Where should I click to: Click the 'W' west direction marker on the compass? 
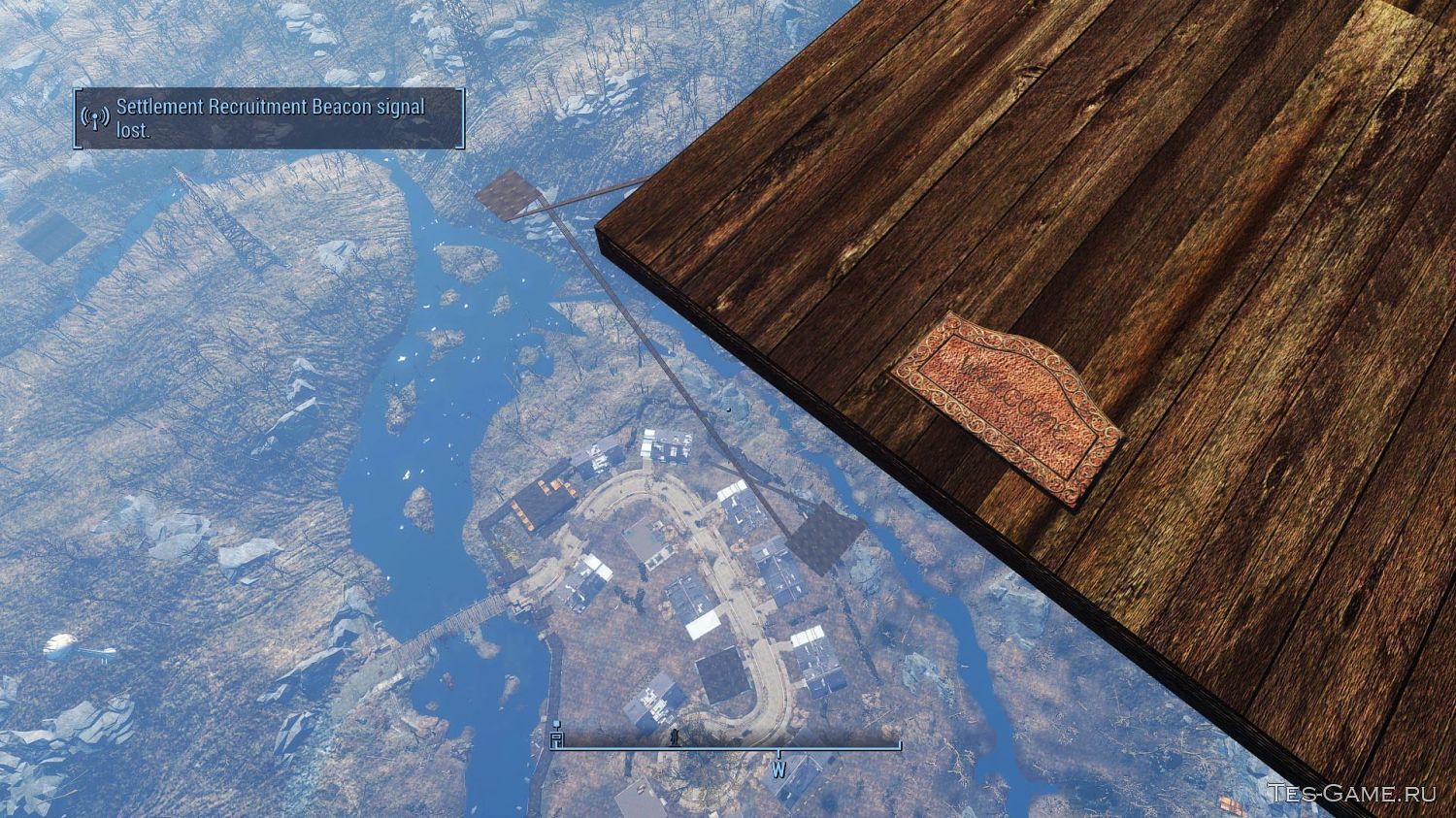pyautogui.click(x=777, y=769)
